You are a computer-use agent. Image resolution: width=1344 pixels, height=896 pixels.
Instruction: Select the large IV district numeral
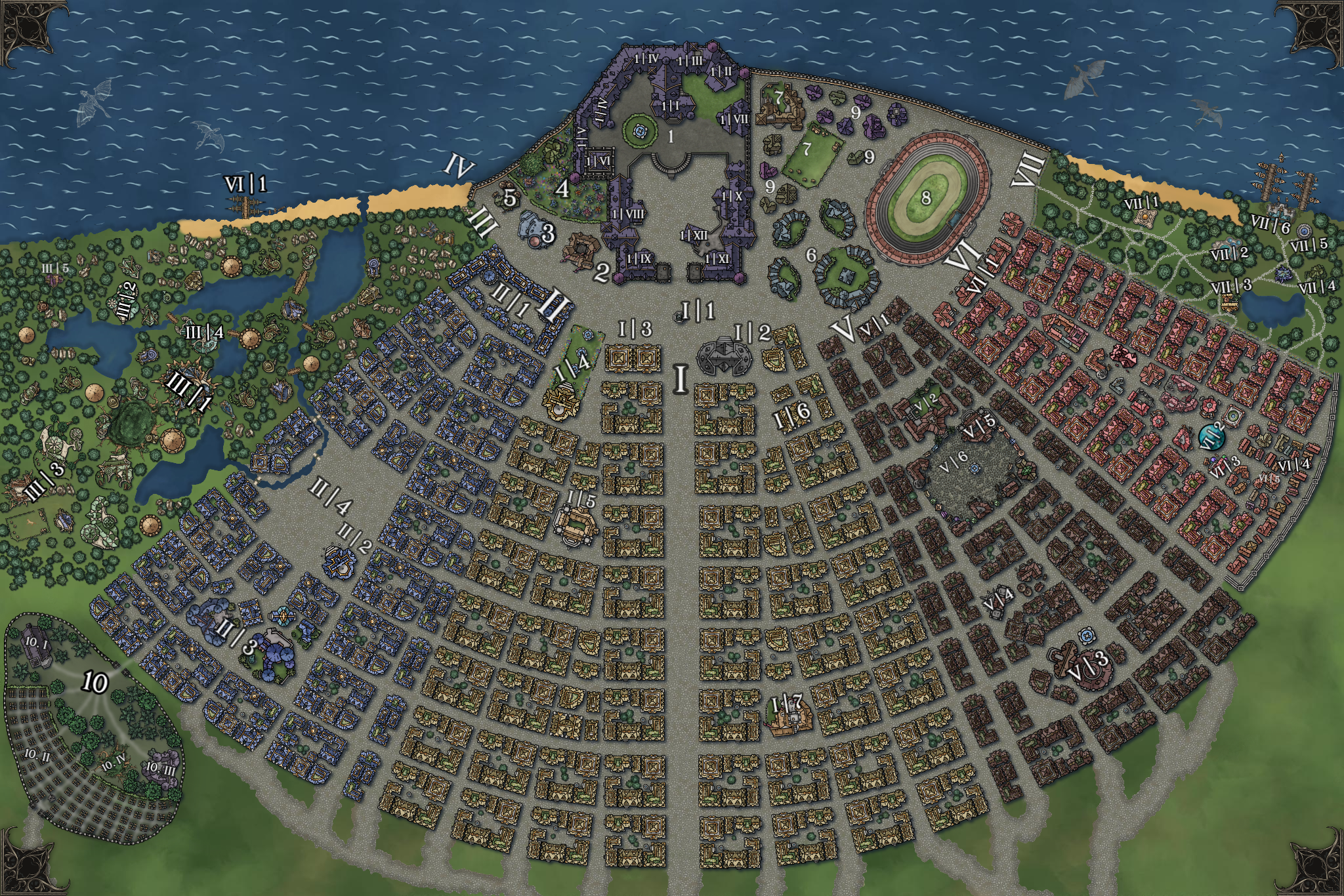[x=459, y=167]
